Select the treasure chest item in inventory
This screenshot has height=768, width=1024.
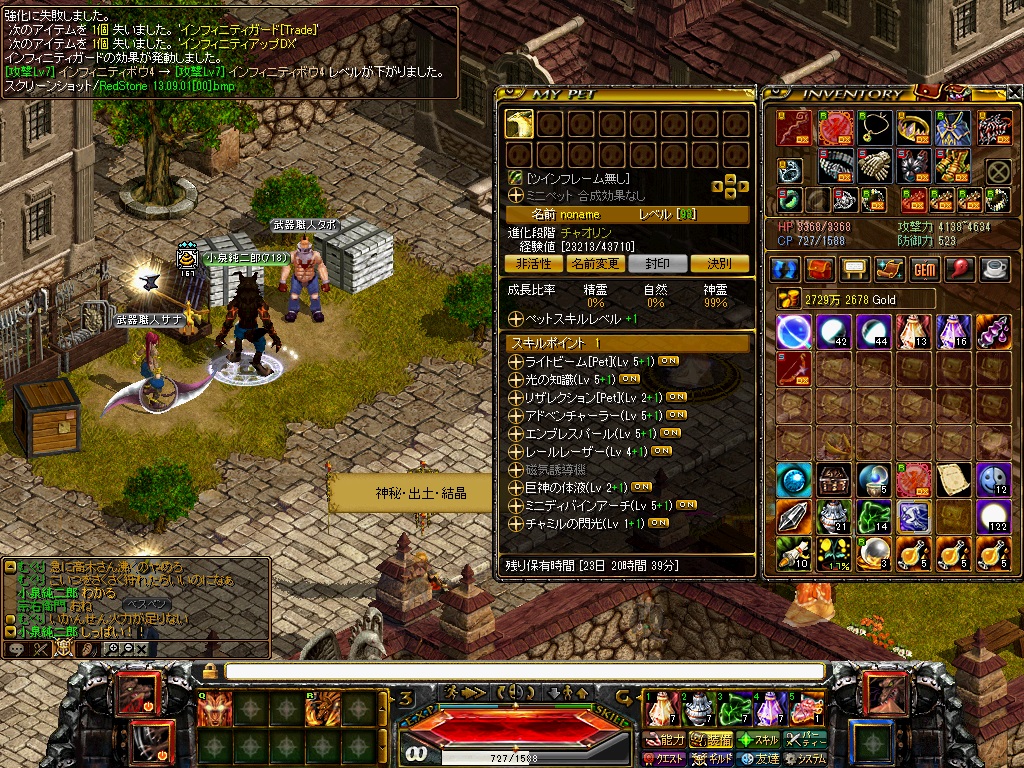click(x=832, y=479)
